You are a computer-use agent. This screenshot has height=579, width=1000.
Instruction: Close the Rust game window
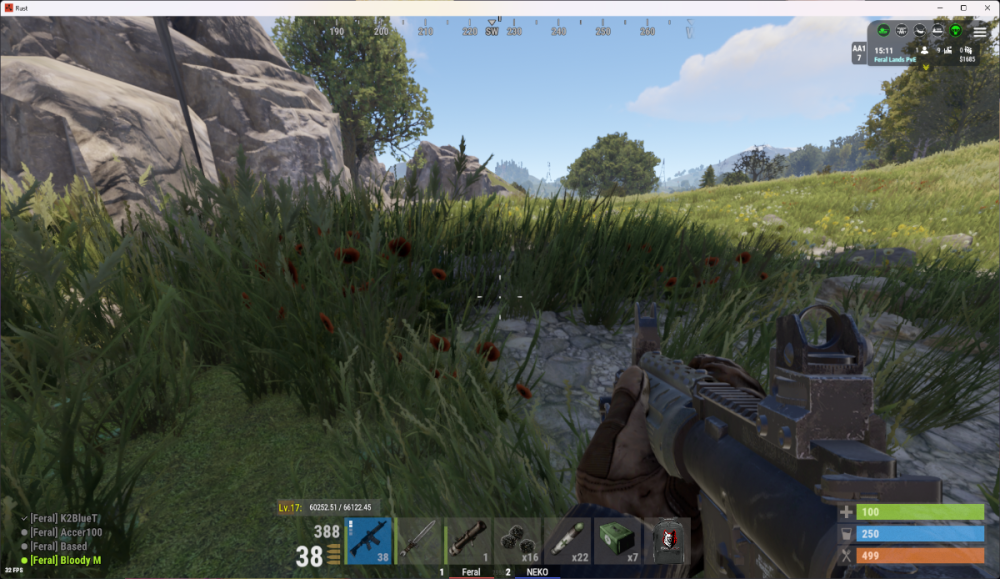point(987,8)
